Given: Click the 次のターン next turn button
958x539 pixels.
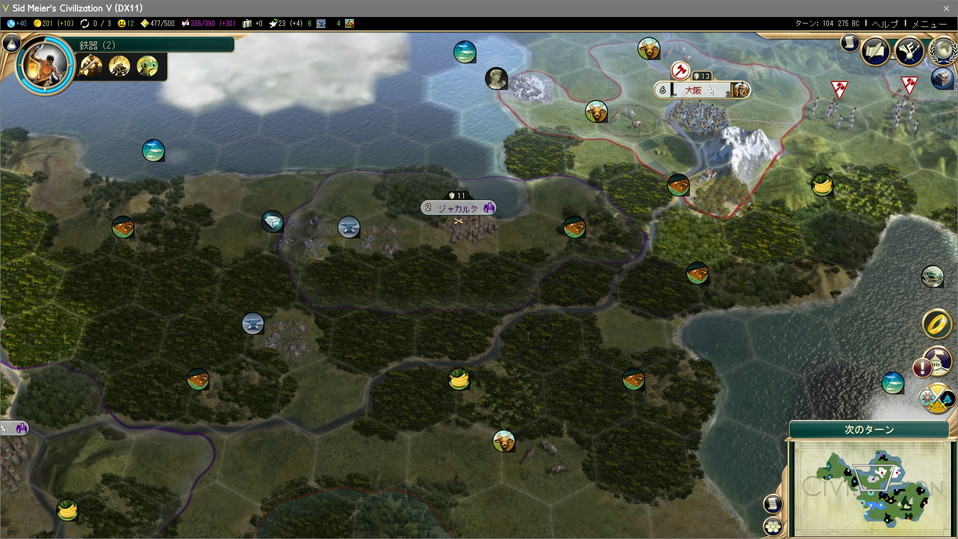Looking at the screenshot, I should pyautogui.click(x=868, y=430).
